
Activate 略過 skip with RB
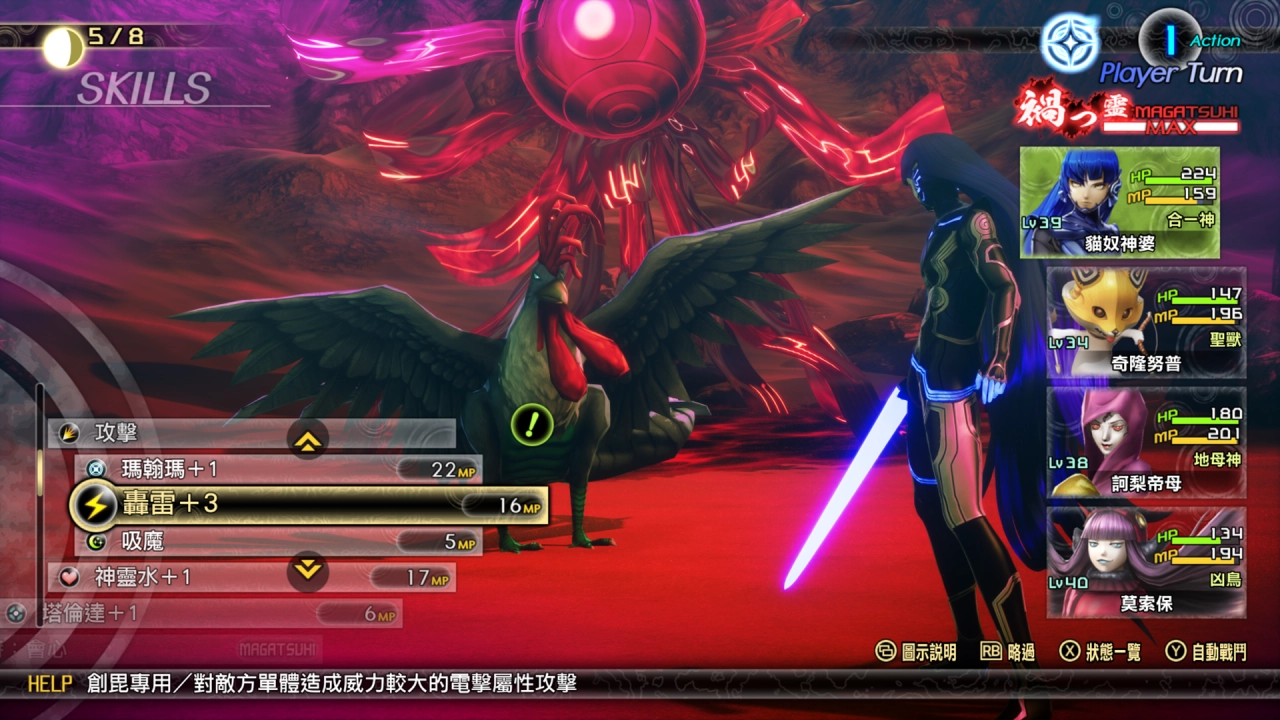pos(1007,649)
